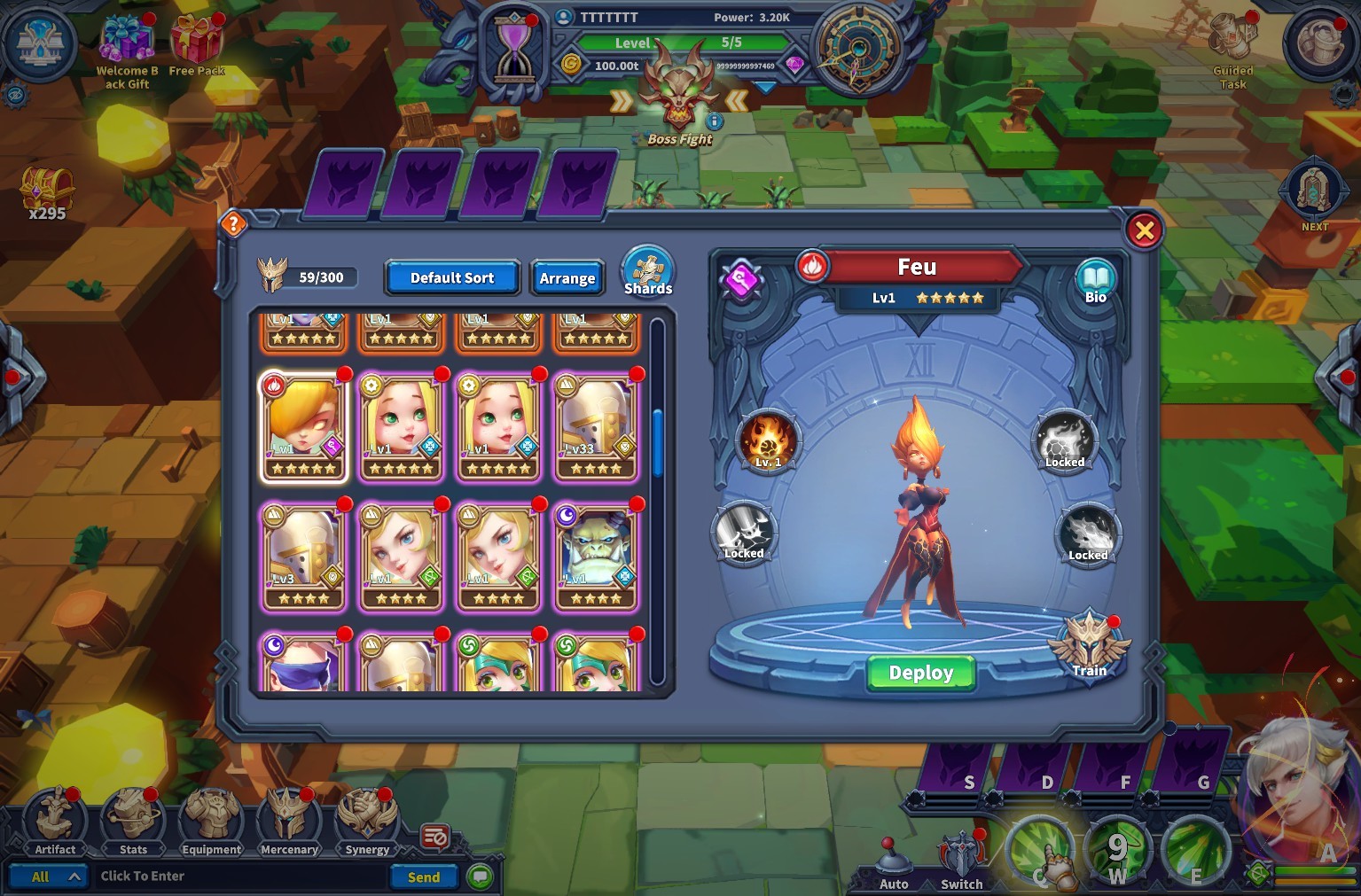The height and width of the screenshot is (896, 1361).
Task: Toggle Auto battle mode
Action: coord(893,856)
